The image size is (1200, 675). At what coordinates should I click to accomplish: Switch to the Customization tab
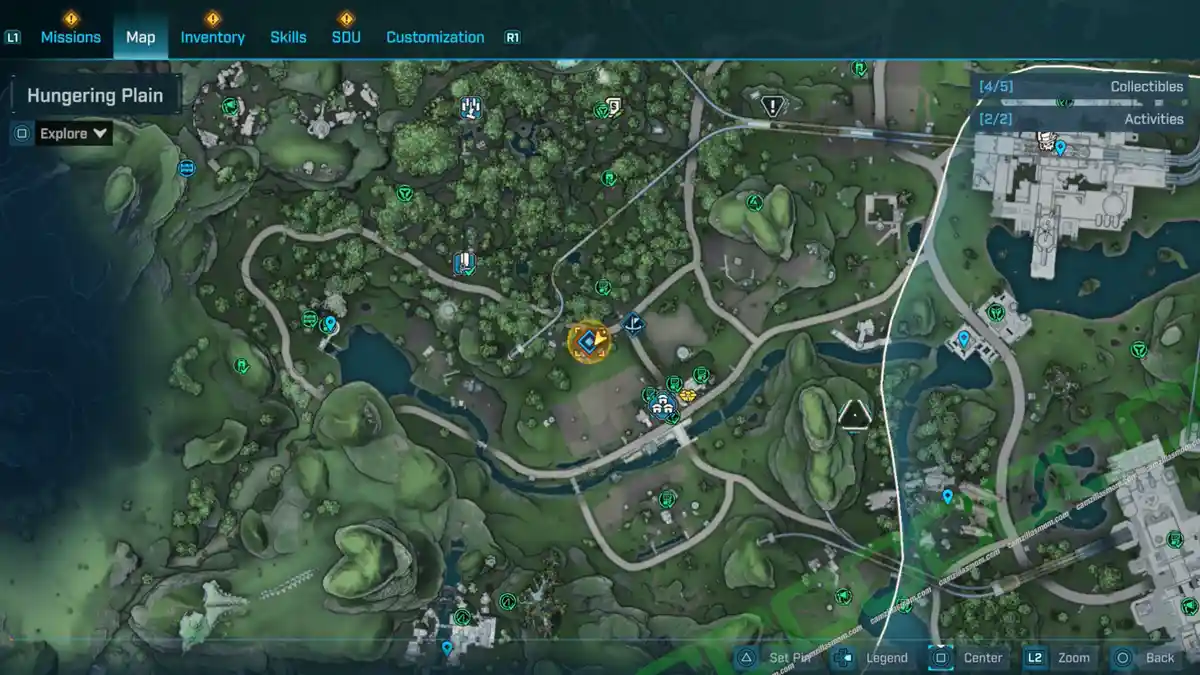(x=435, y=37)
